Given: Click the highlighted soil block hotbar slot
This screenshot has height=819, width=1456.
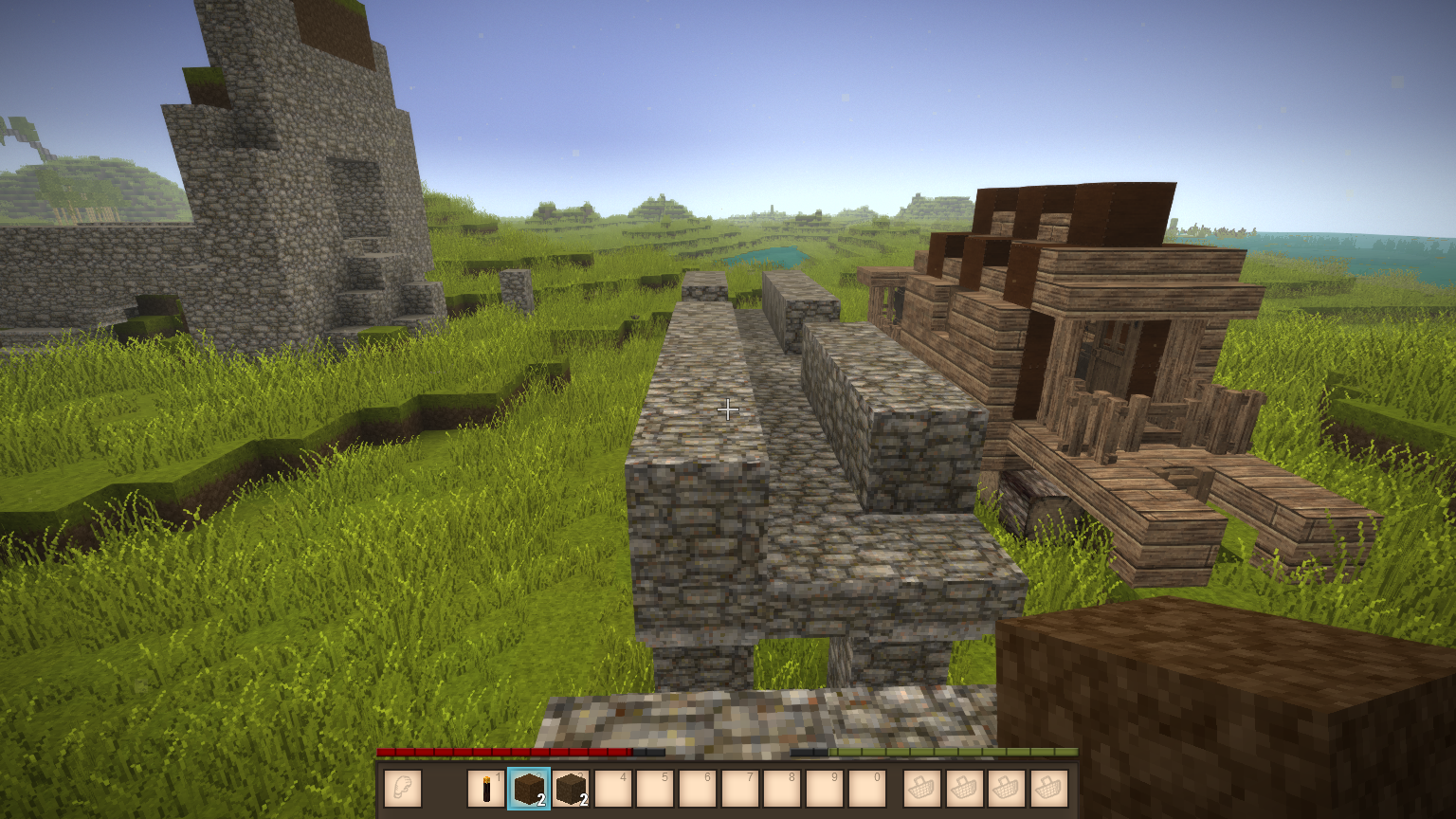Looking at the screenshot, I should [x=528, y=789].
